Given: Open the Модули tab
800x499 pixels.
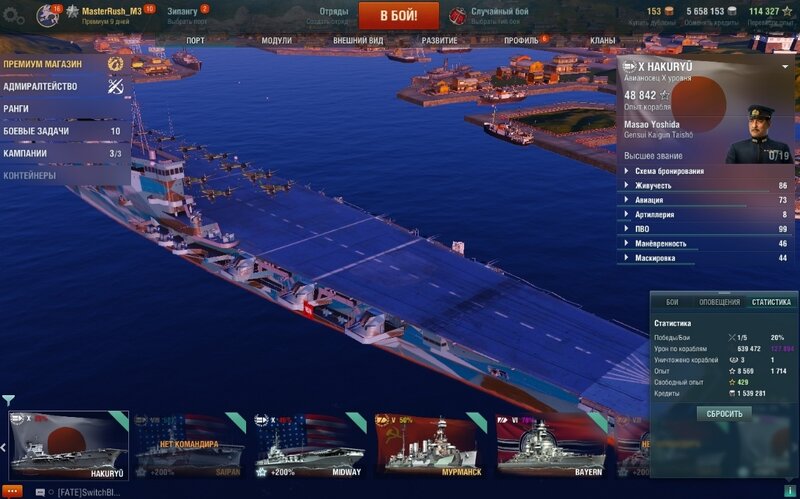Looking at the screenshot, I should tap(276, 41).
